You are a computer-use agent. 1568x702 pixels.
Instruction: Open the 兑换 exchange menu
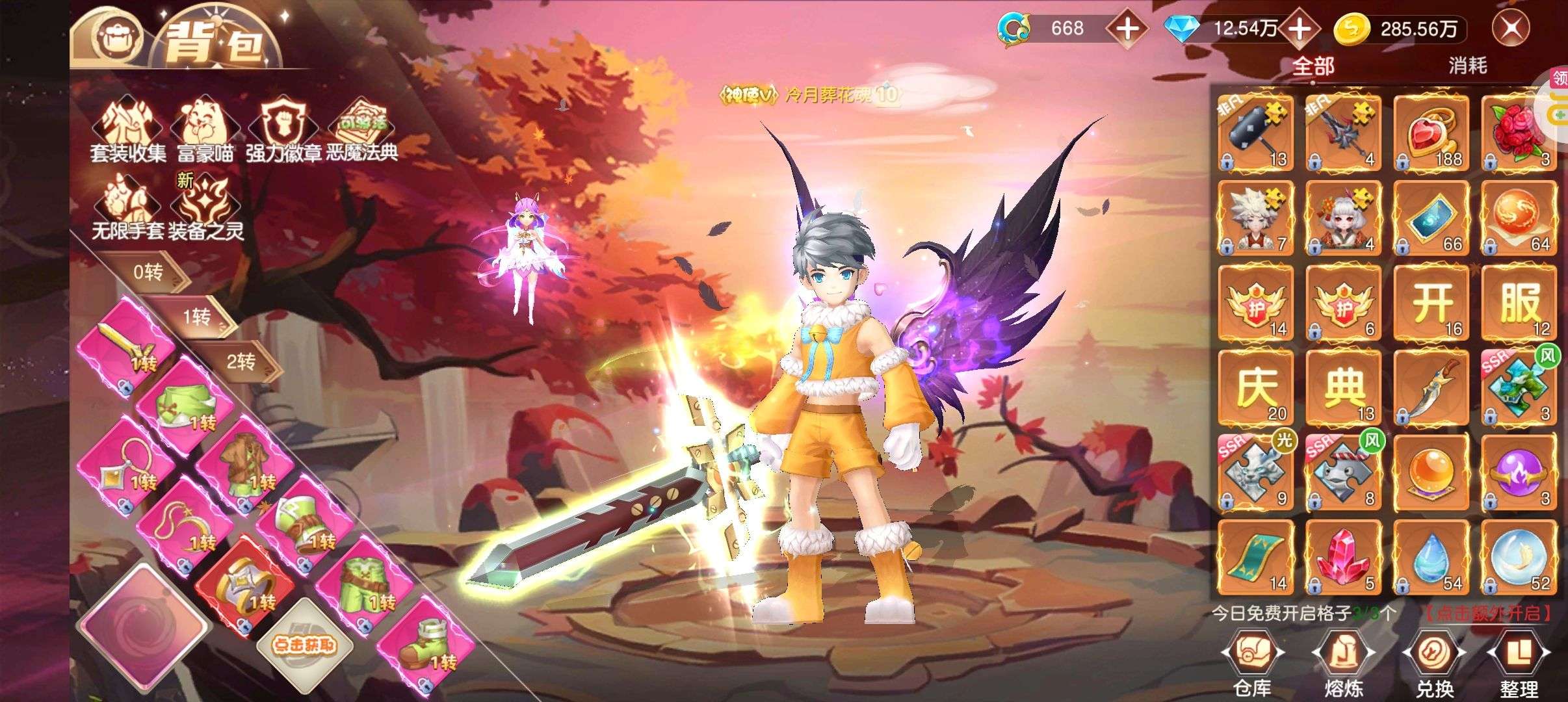point(1434,663)
